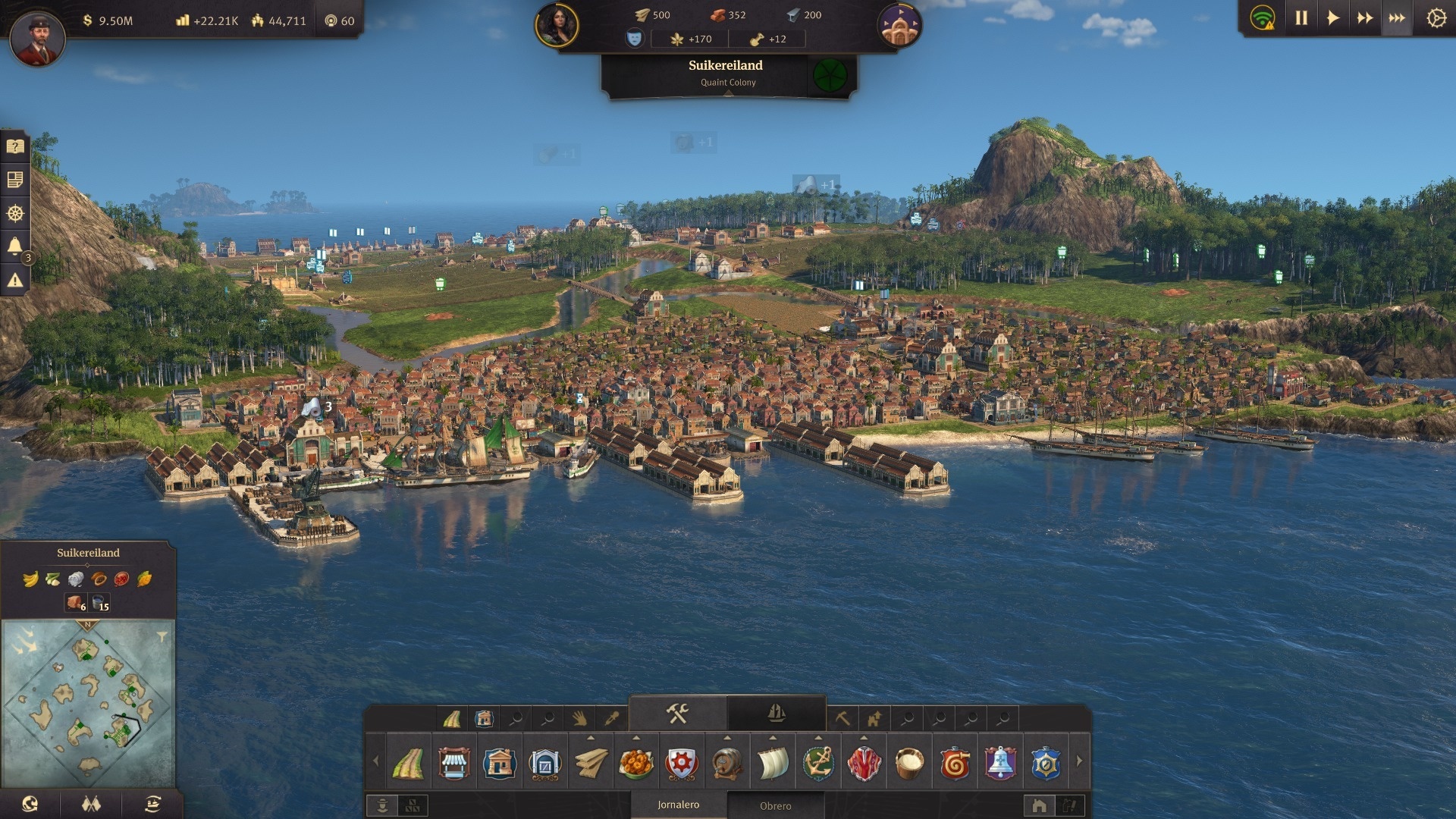The width and height of the screenshot is (1456, 819).
Task: Show next page of build menu
Action: pyautogui.click(x=1079, y=761)
